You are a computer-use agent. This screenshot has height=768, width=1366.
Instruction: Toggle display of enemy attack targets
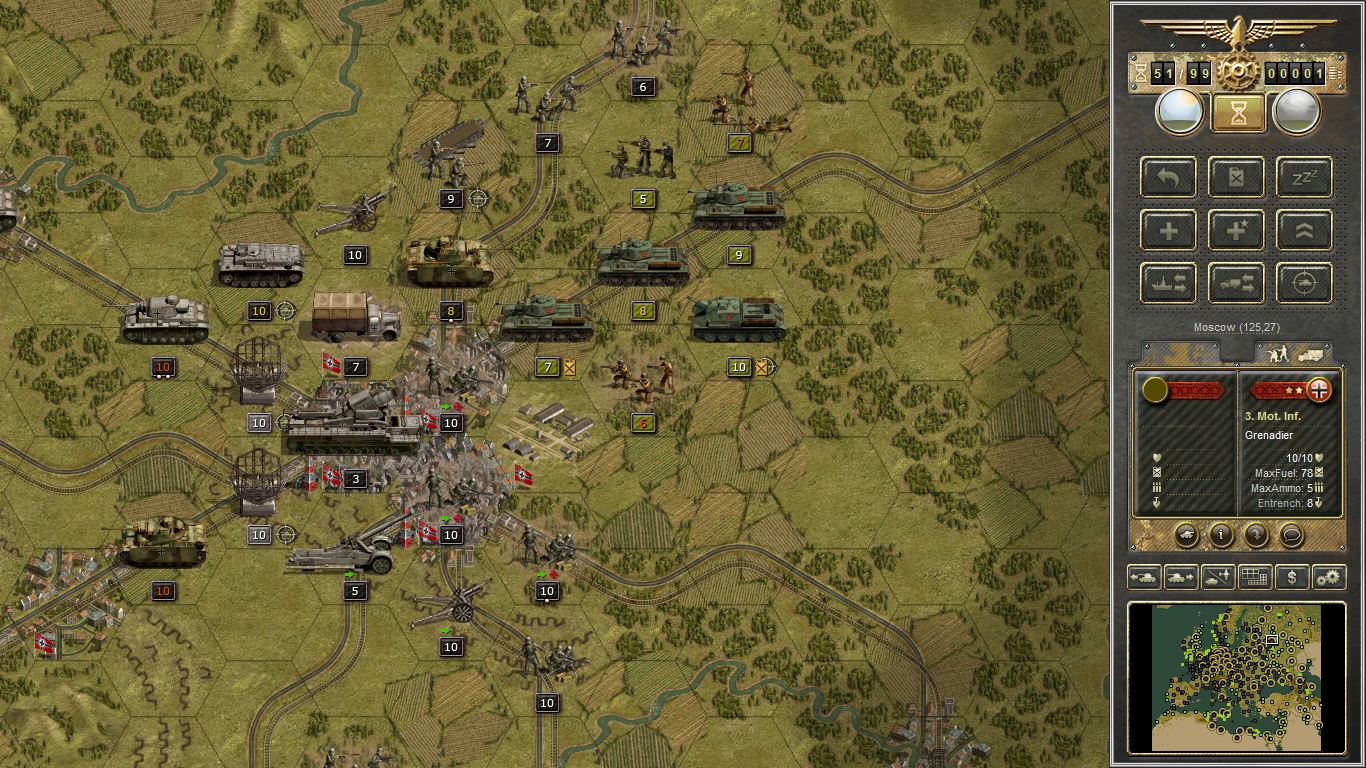(1304, 283)
